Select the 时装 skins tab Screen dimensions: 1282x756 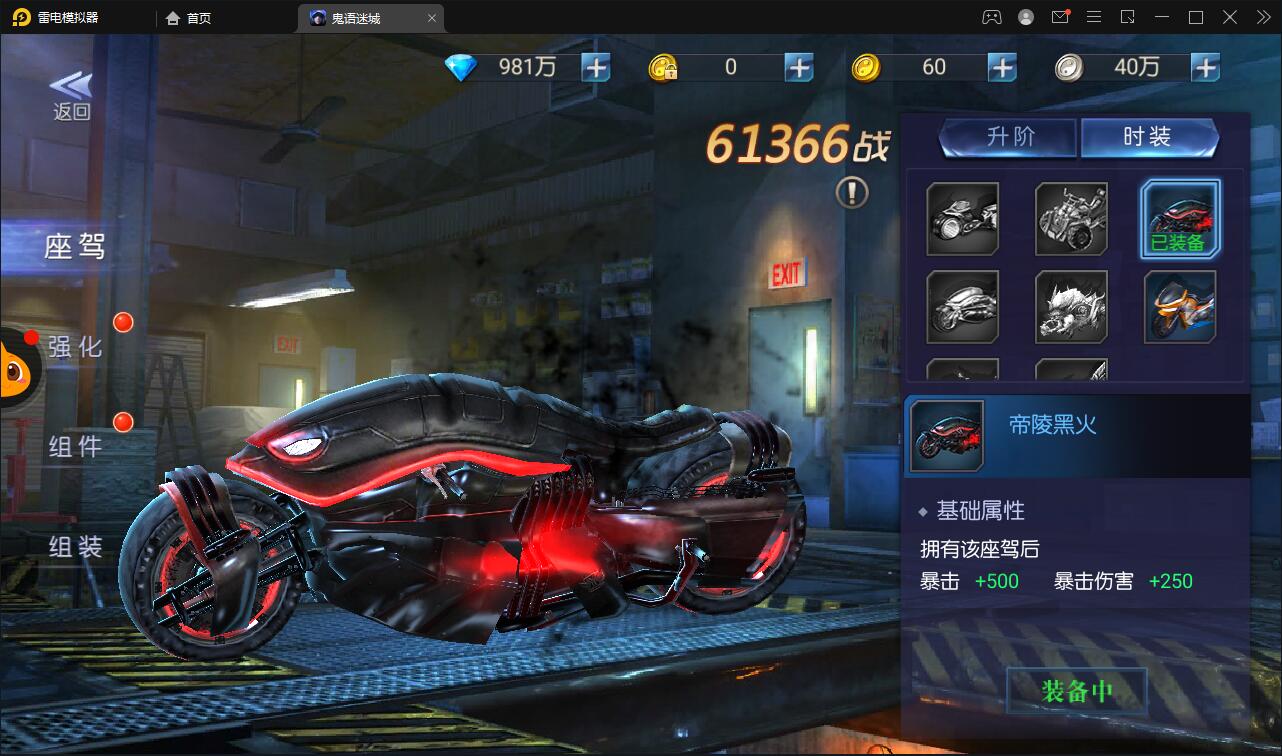(x=1148, y=137)
